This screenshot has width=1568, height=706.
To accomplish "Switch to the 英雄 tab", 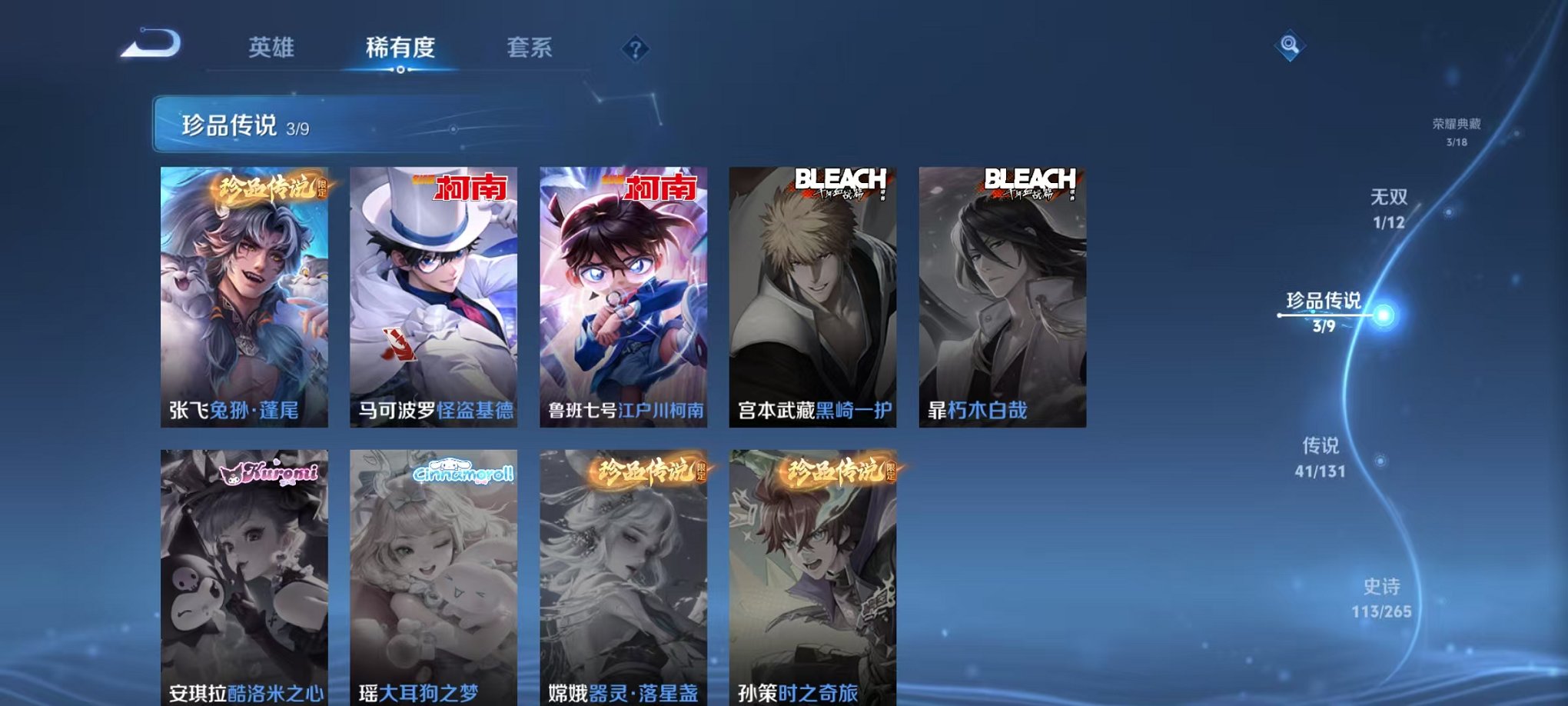I will pos(272,48).
